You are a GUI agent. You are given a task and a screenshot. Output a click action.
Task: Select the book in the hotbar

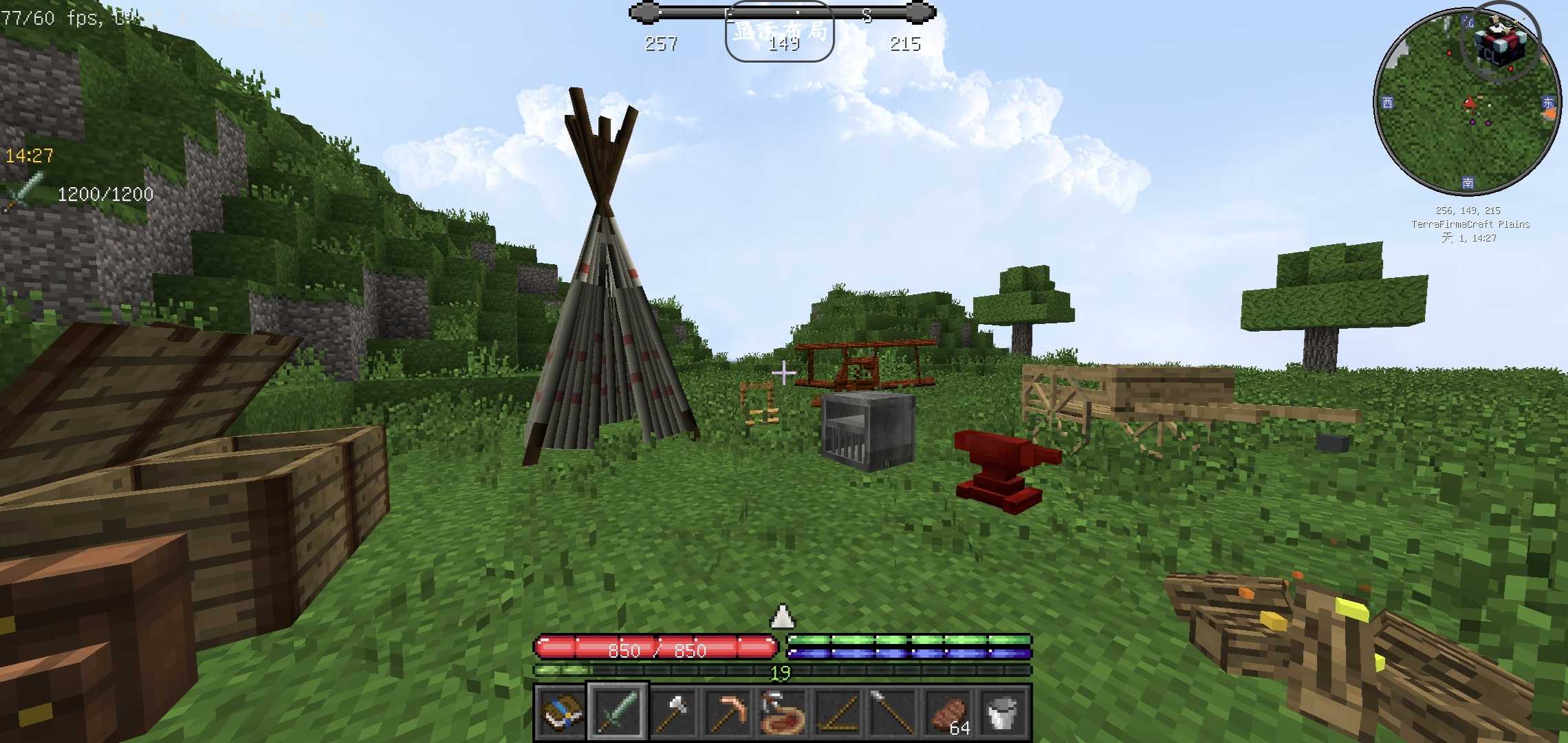pos(560,713)
